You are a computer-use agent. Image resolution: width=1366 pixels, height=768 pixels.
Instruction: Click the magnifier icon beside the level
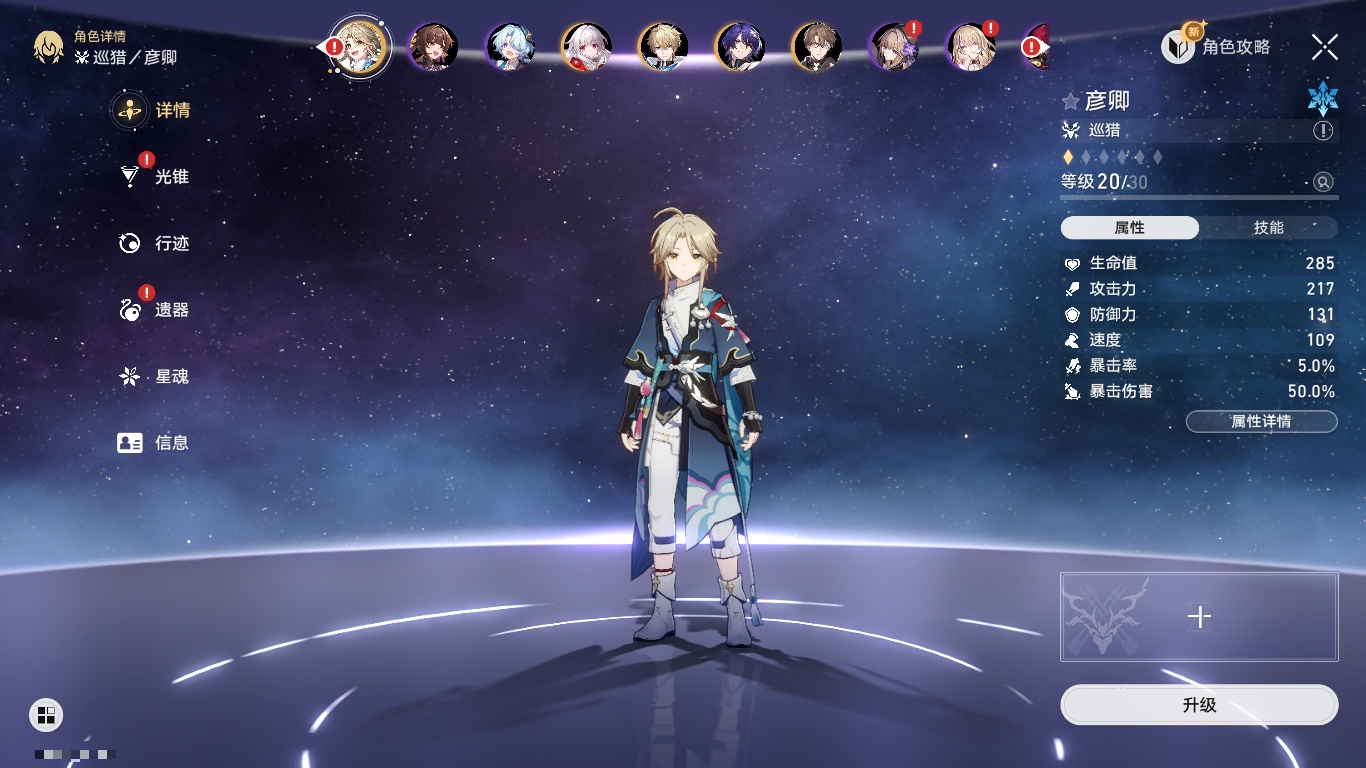(1323, 182)
